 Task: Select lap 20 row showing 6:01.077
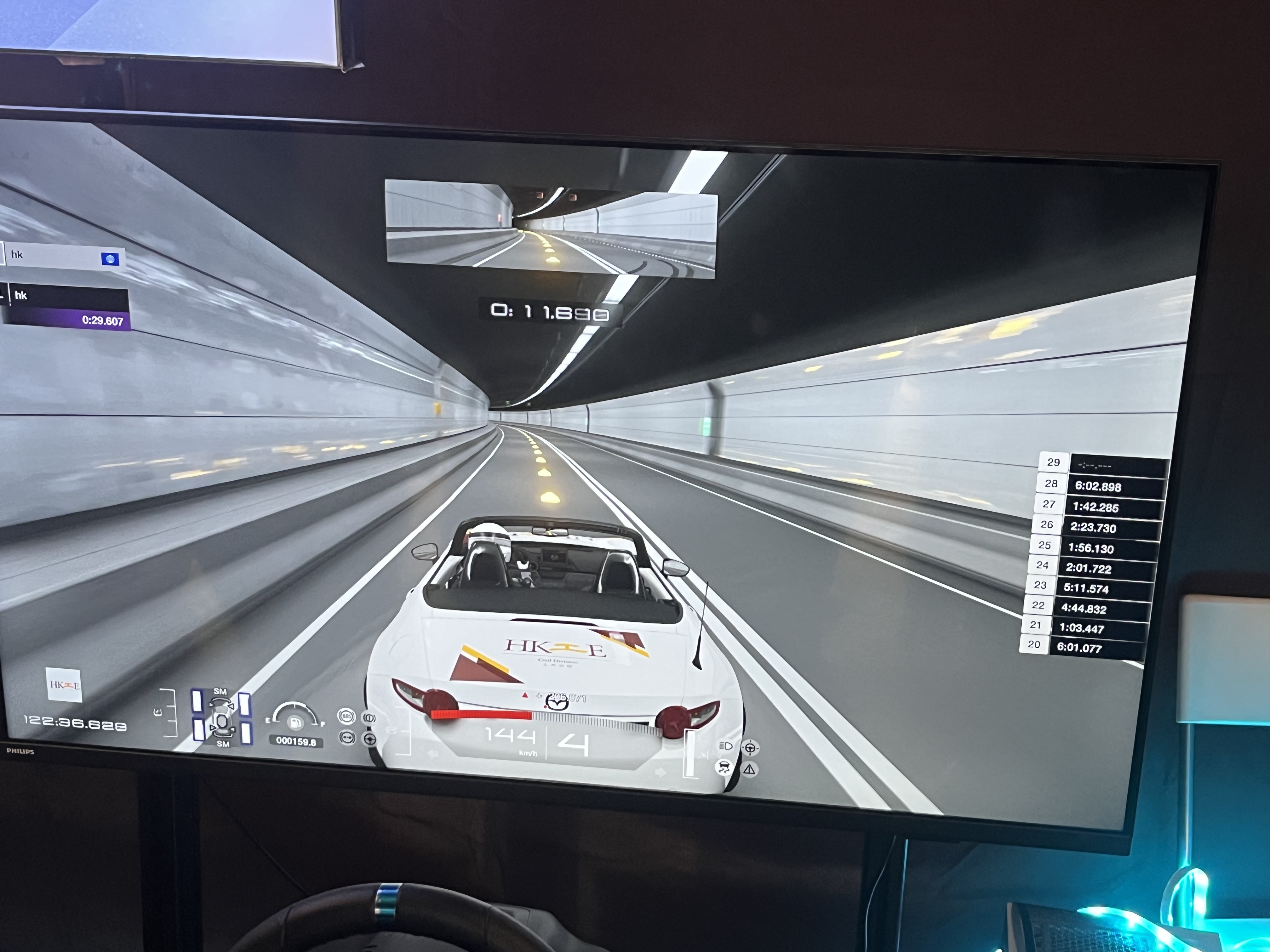[x=1079, y=647]
